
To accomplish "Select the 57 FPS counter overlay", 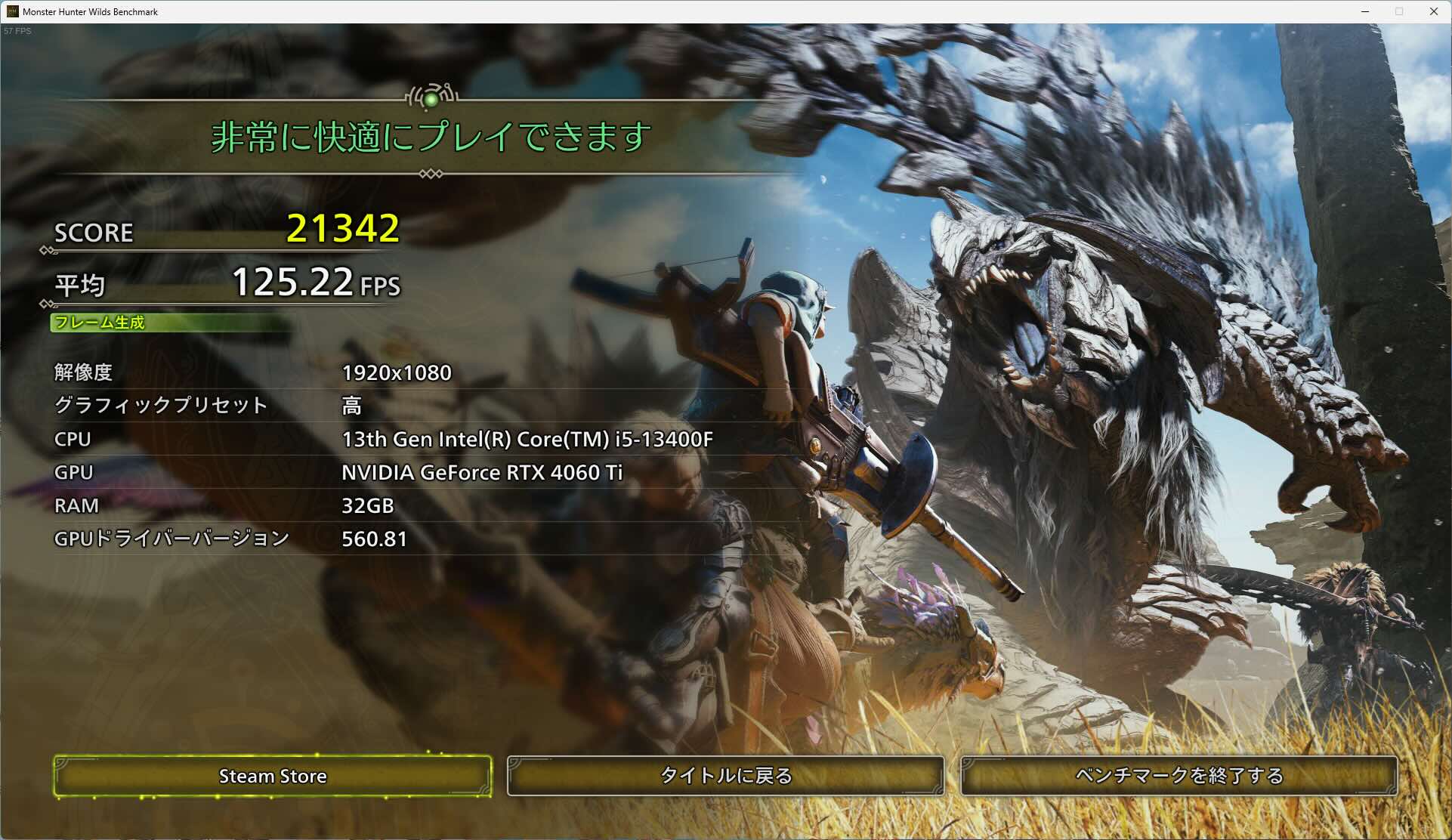I will click(x=17, y=31).
